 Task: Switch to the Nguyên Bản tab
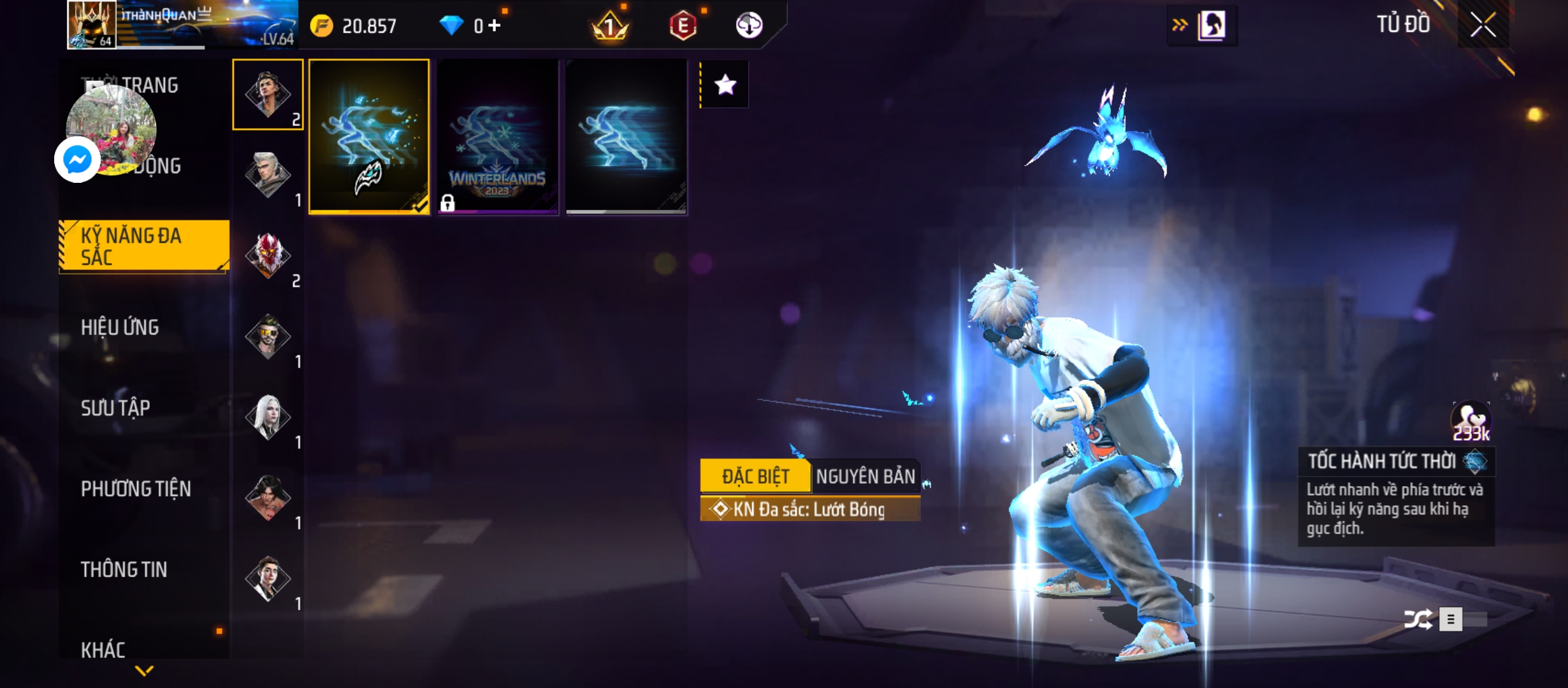click(865, 477)
